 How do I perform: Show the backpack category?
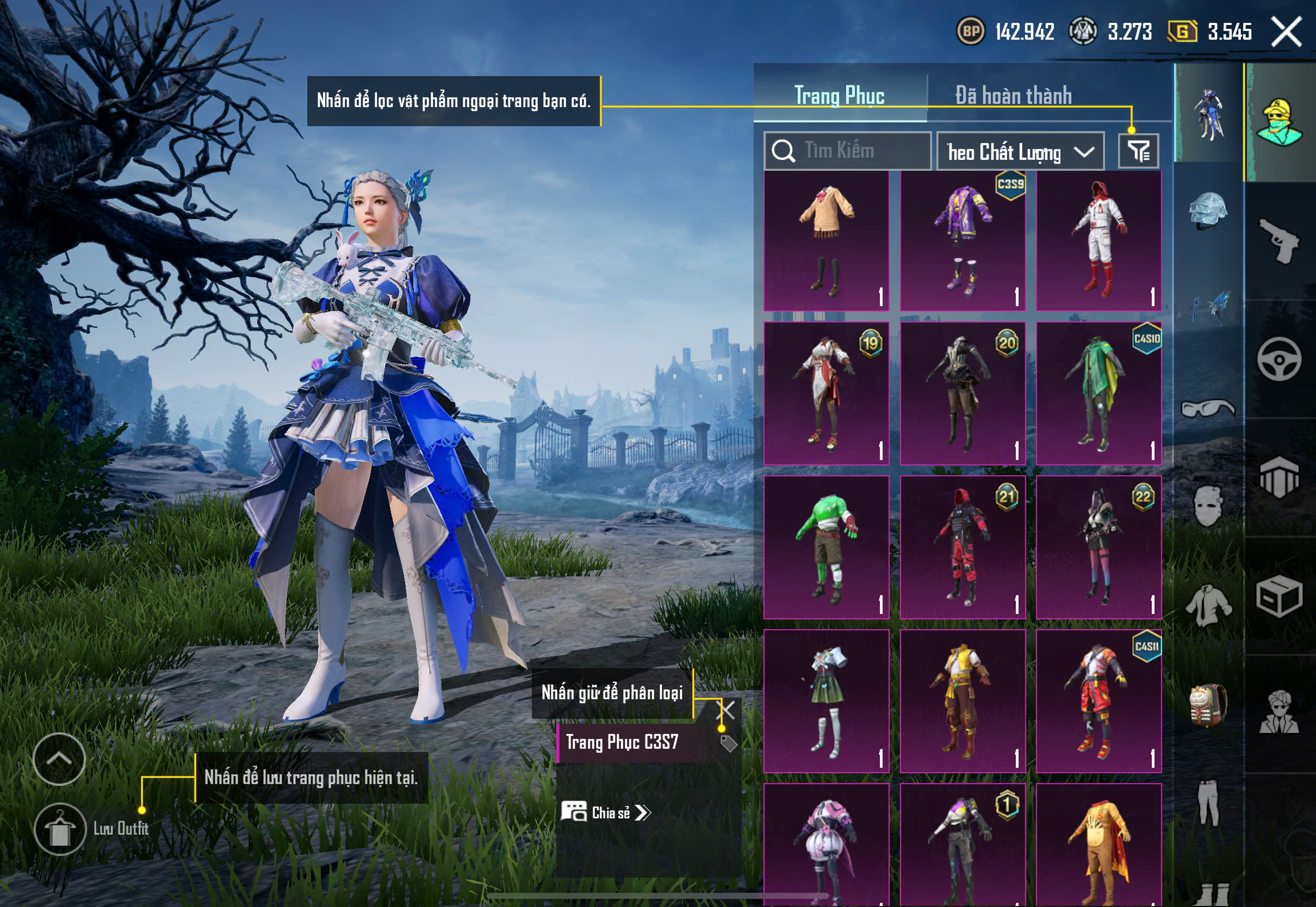[x=1208, y=705]
